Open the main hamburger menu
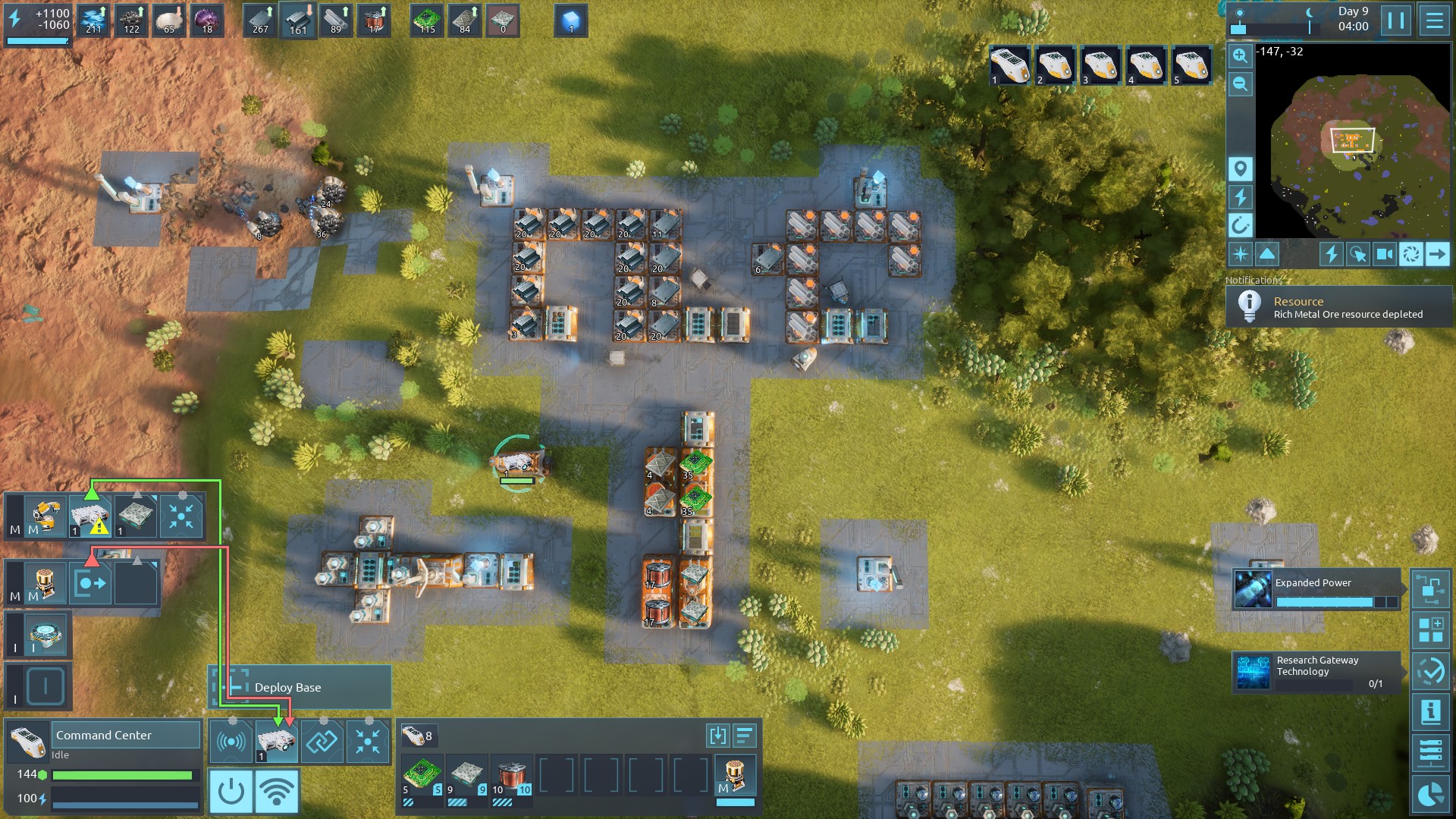Image resolution: width=1456 pixels, height=819 pixels. [1434, 20]
